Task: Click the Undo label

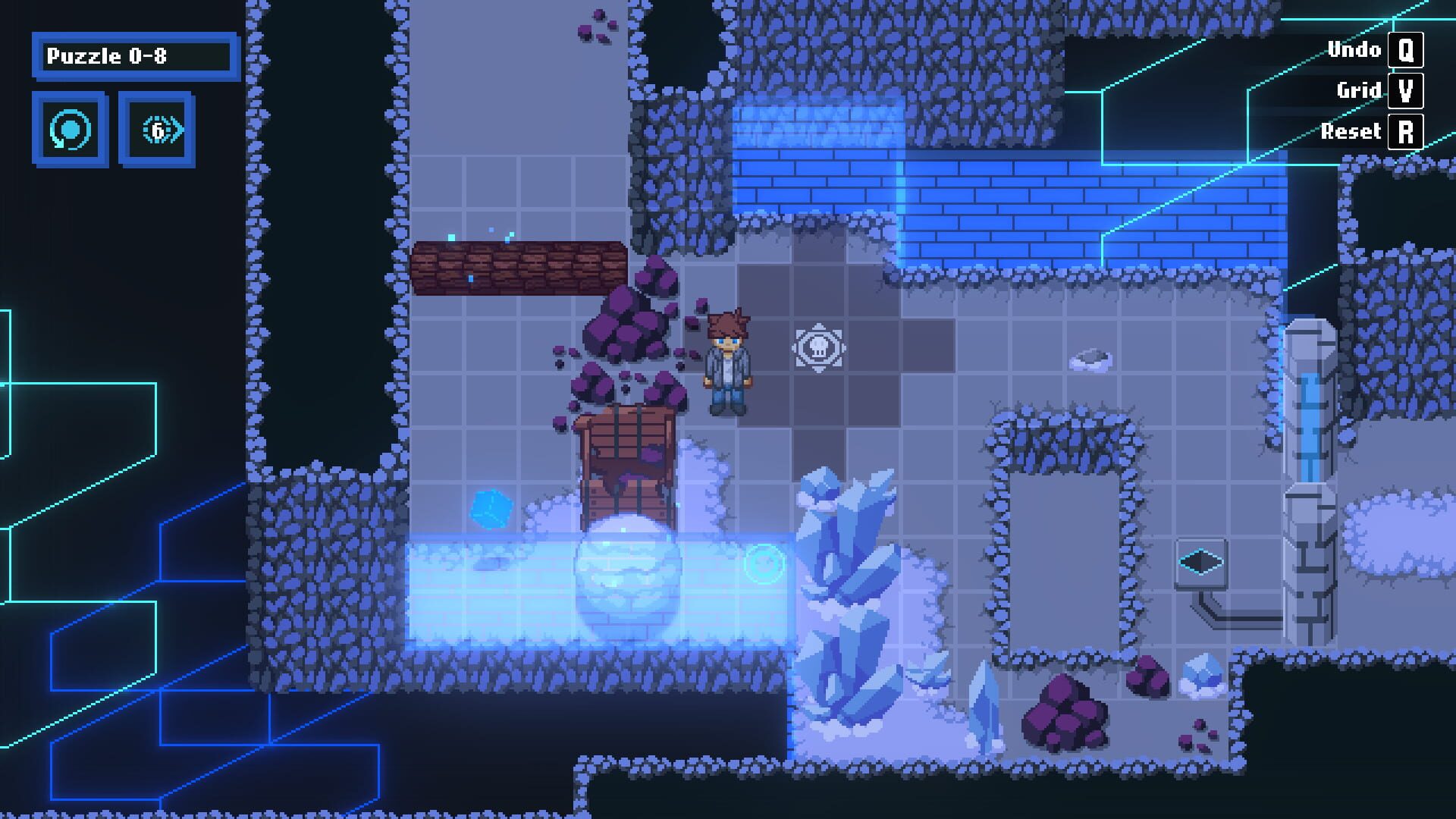Action: 1354,50
